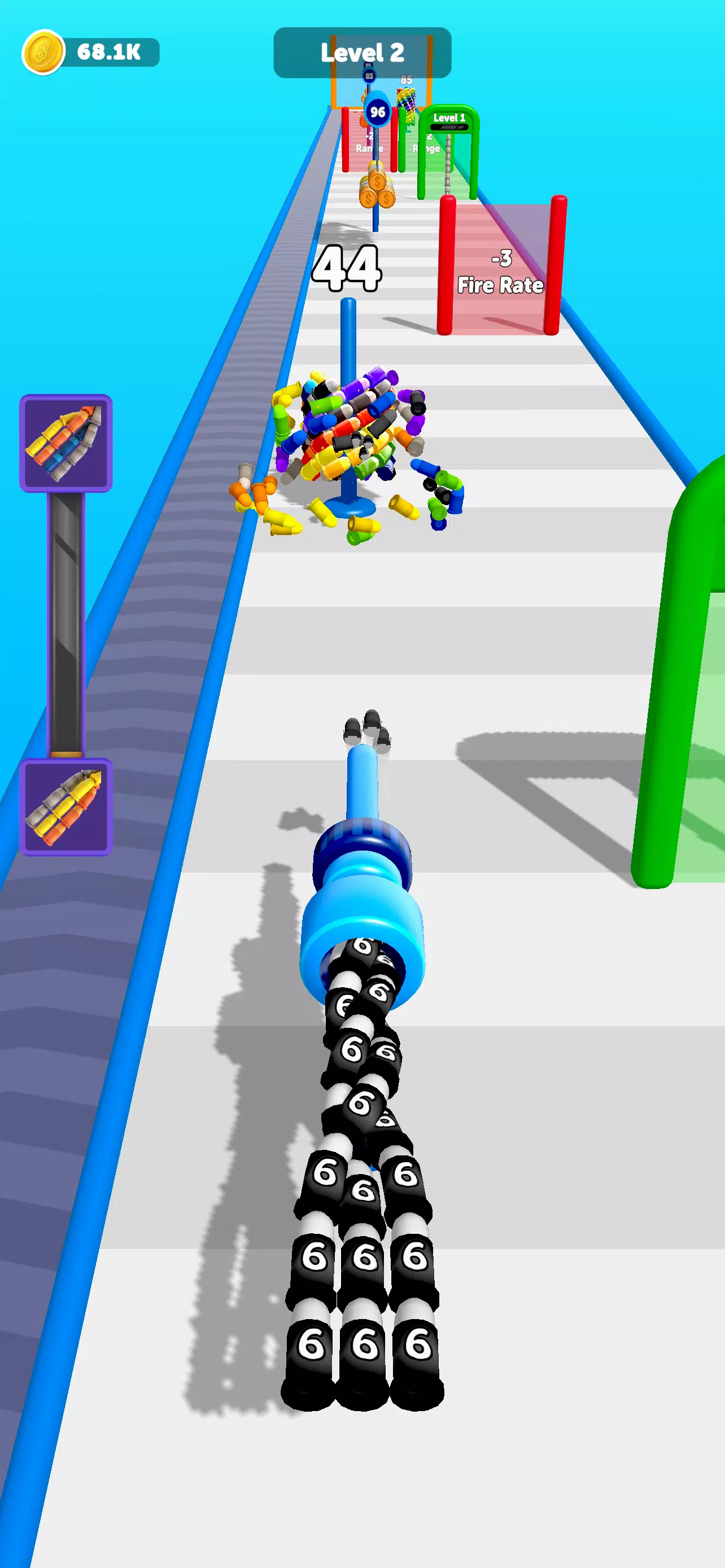Tap the dark slot atop the Level 1 gate
The height and width of the screenshot is (1568, 725).
[450, 126]
